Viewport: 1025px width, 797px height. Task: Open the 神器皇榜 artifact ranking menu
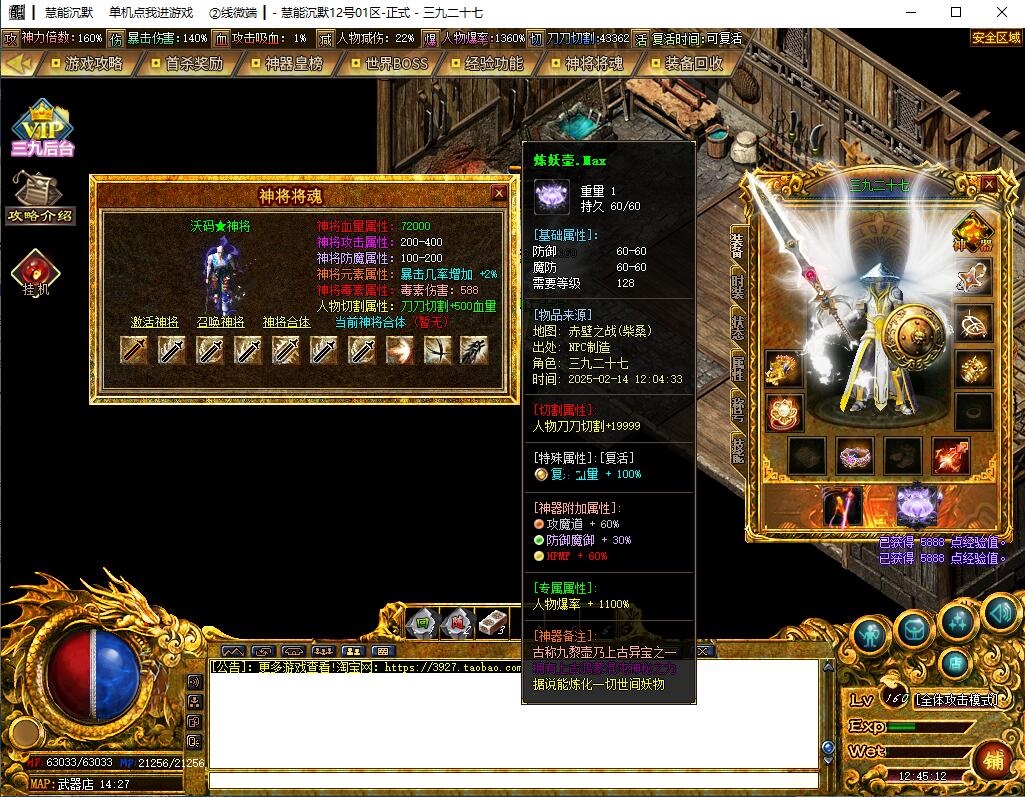point(293,63)
